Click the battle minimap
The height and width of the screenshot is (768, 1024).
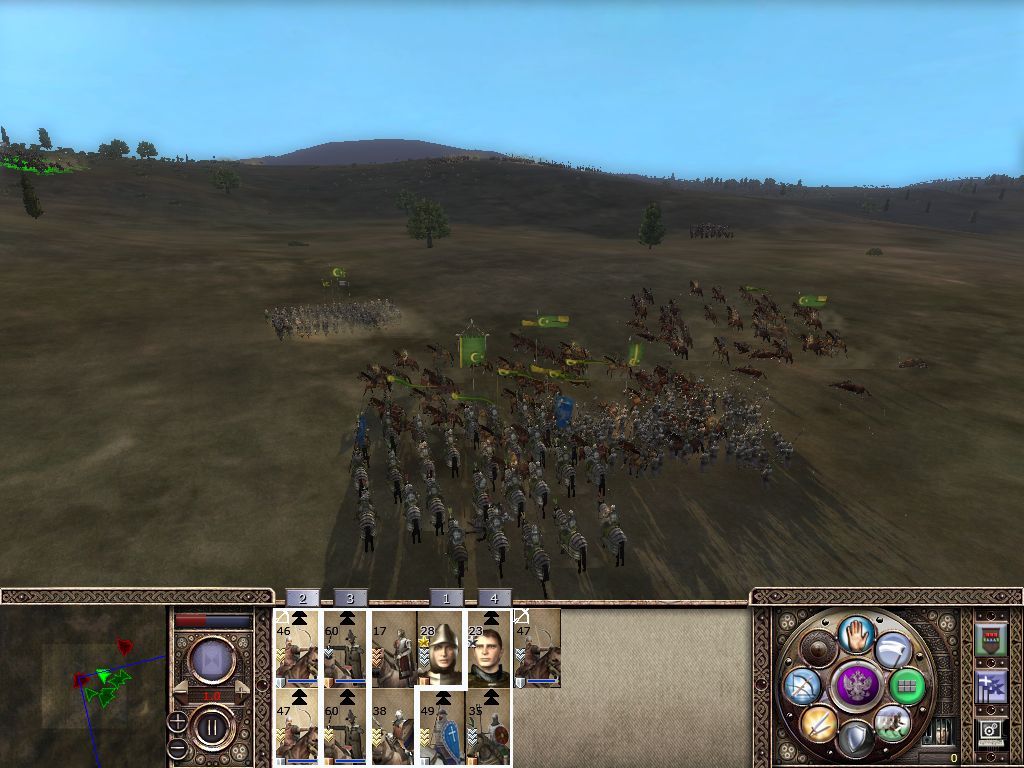(x=82, y=686)
